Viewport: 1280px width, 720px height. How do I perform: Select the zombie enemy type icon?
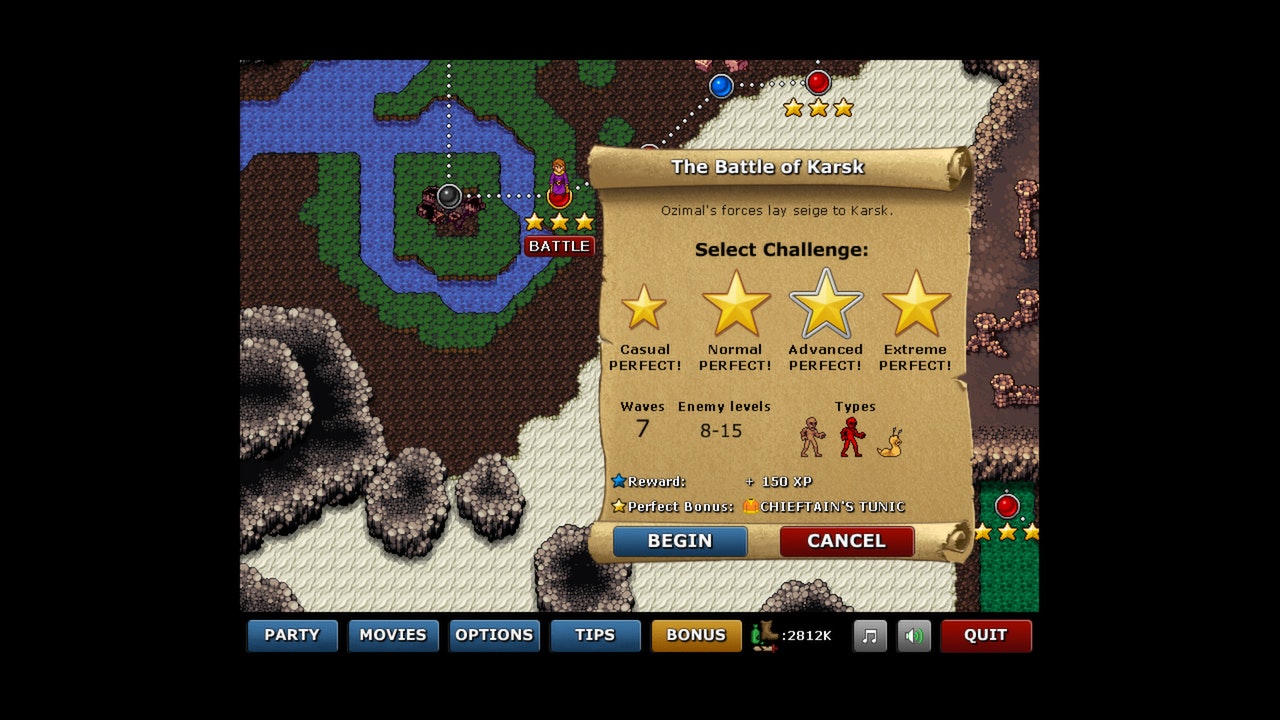pyautogui.click(x=810, y=438)
